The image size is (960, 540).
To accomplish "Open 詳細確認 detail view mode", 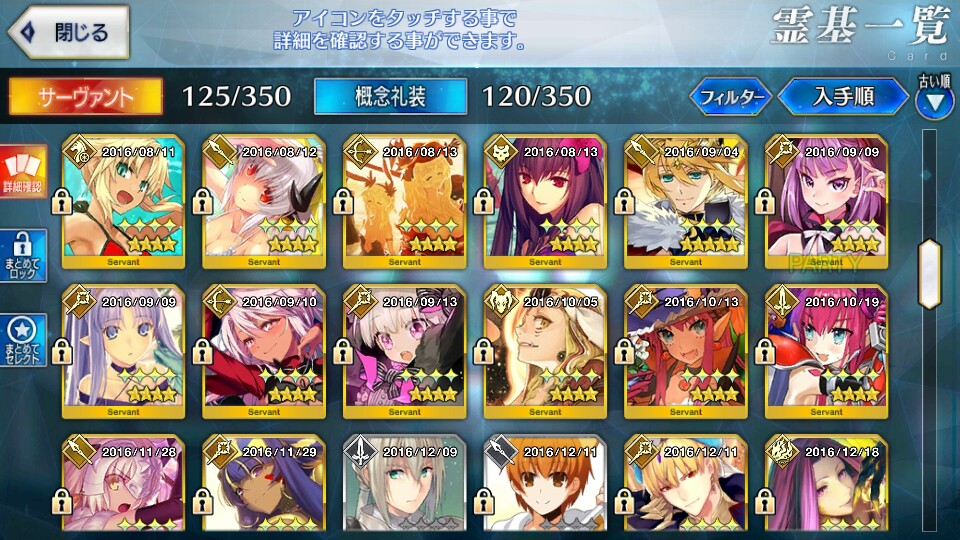I will [22, 172].
